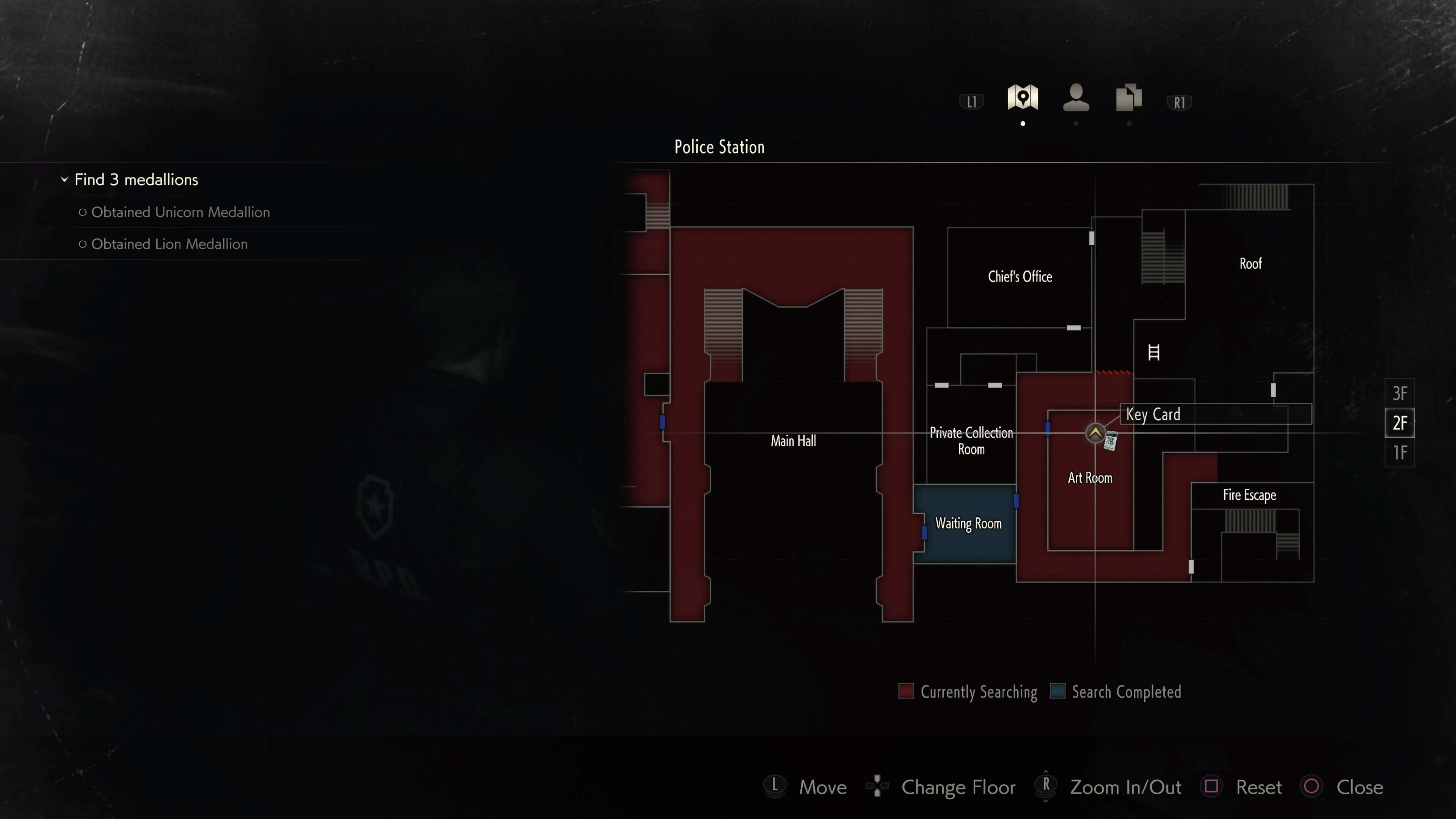1456x819 pixels.
Task: Select the Private Collection Room
Action: coord(971,441)
